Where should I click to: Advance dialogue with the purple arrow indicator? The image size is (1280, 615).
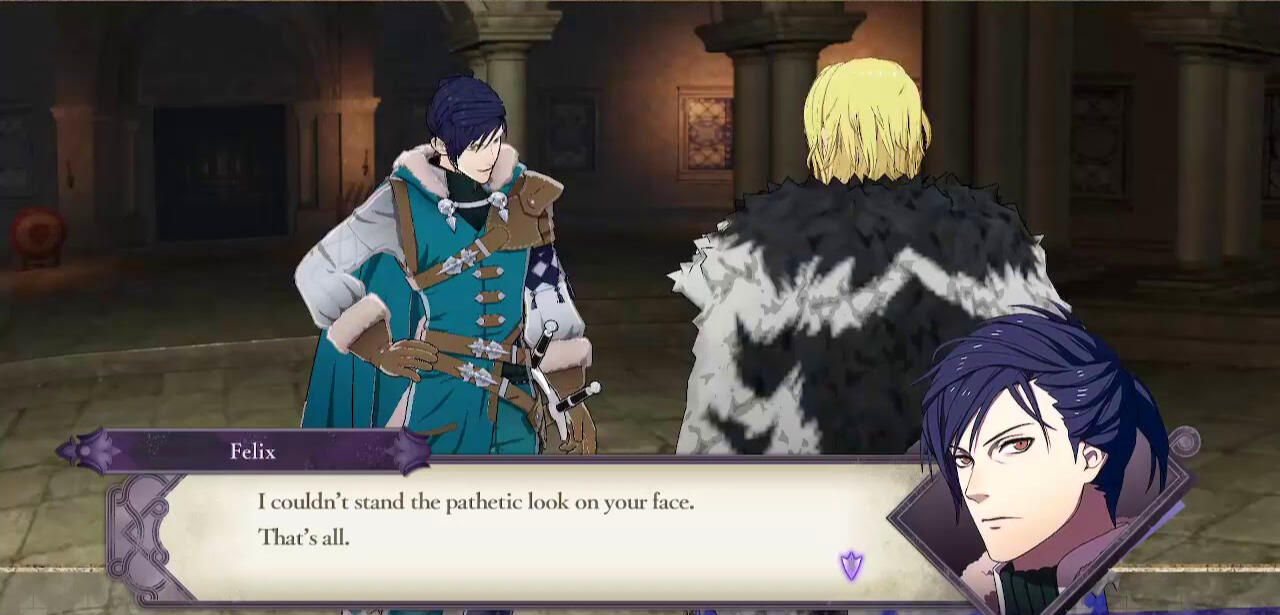(851, 566)
